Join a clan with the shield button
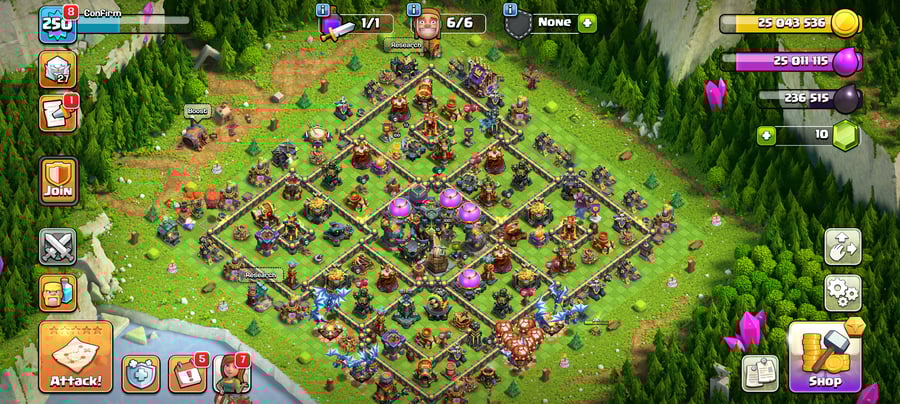This screenshot has height=404, width=900. tap(58, 181)
